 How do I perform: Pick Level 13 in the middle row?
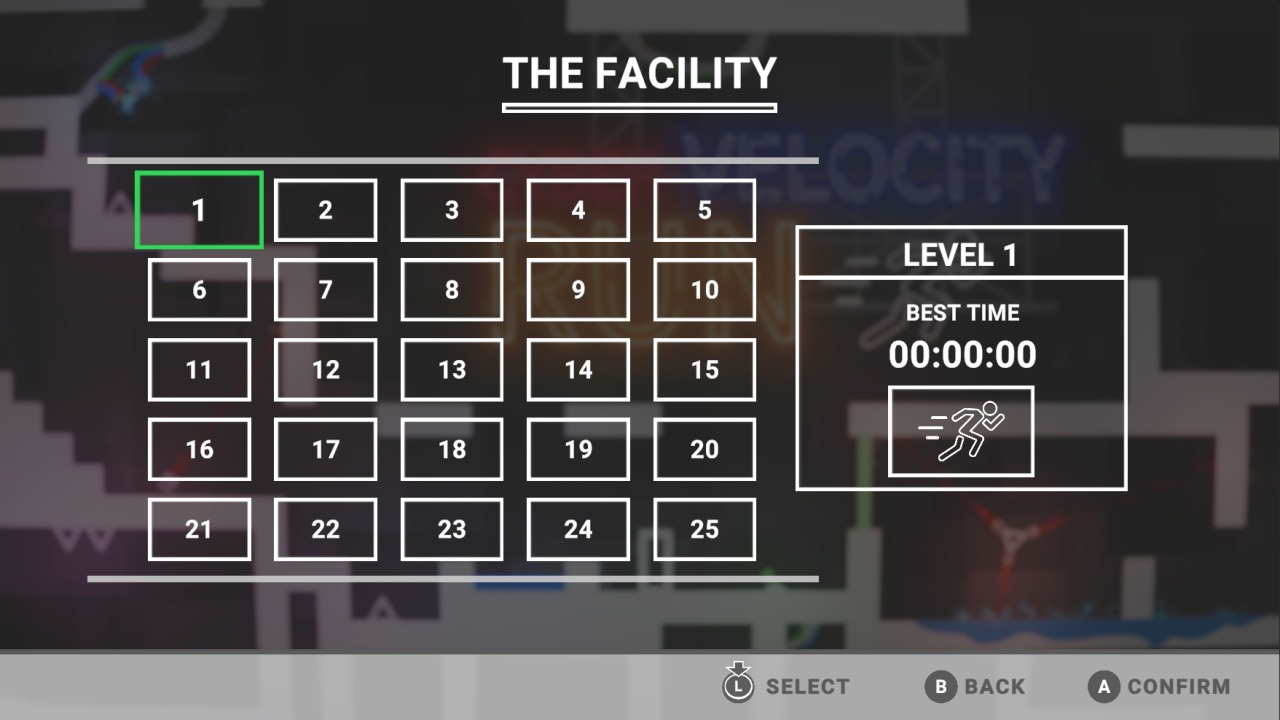[451, 369]
